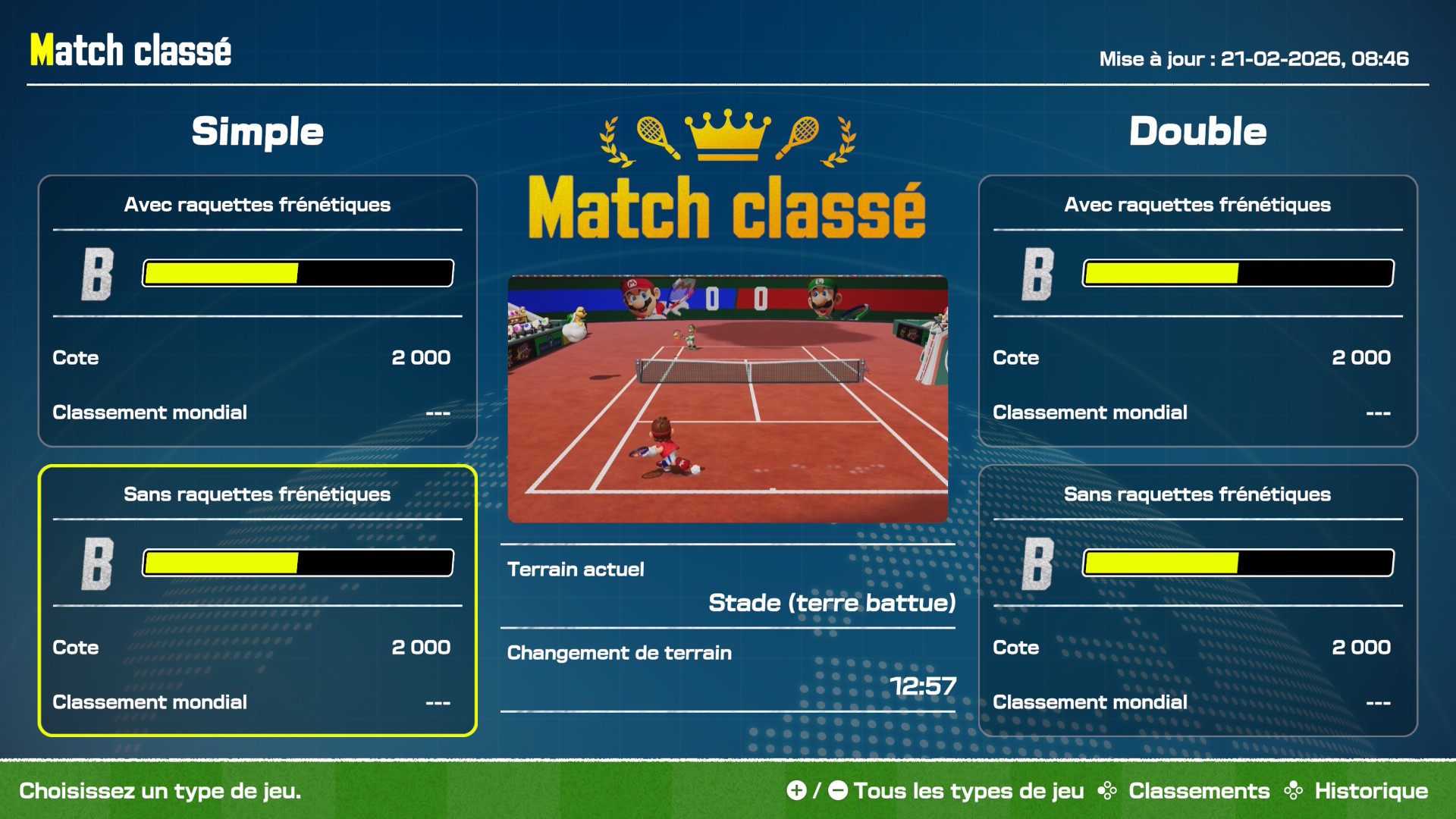Click the clay court preview thumbnail
1456x819 pixels.
727,399
